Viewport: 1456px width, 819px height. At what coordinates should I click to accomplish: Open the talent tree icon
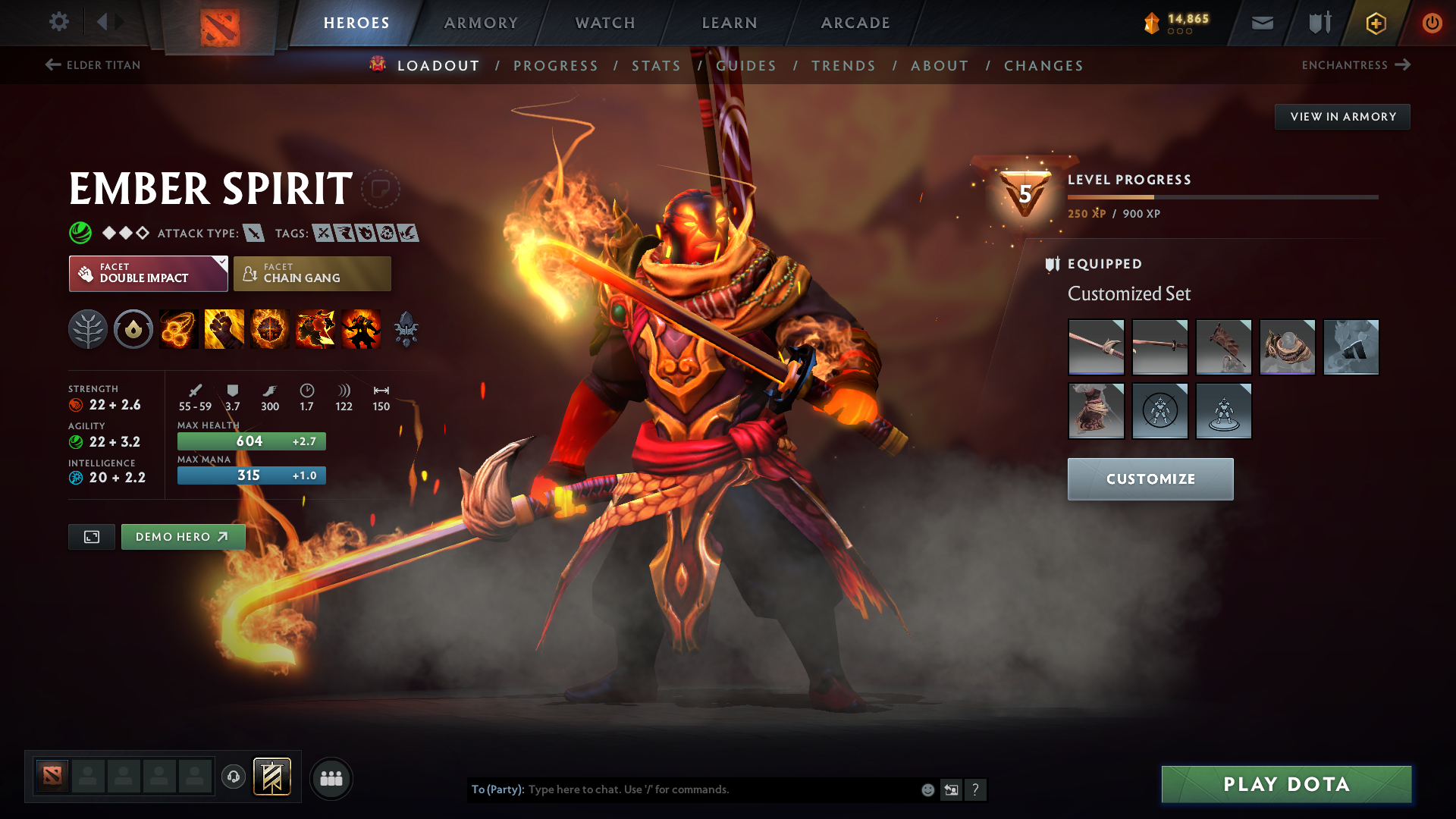point(87,328)
